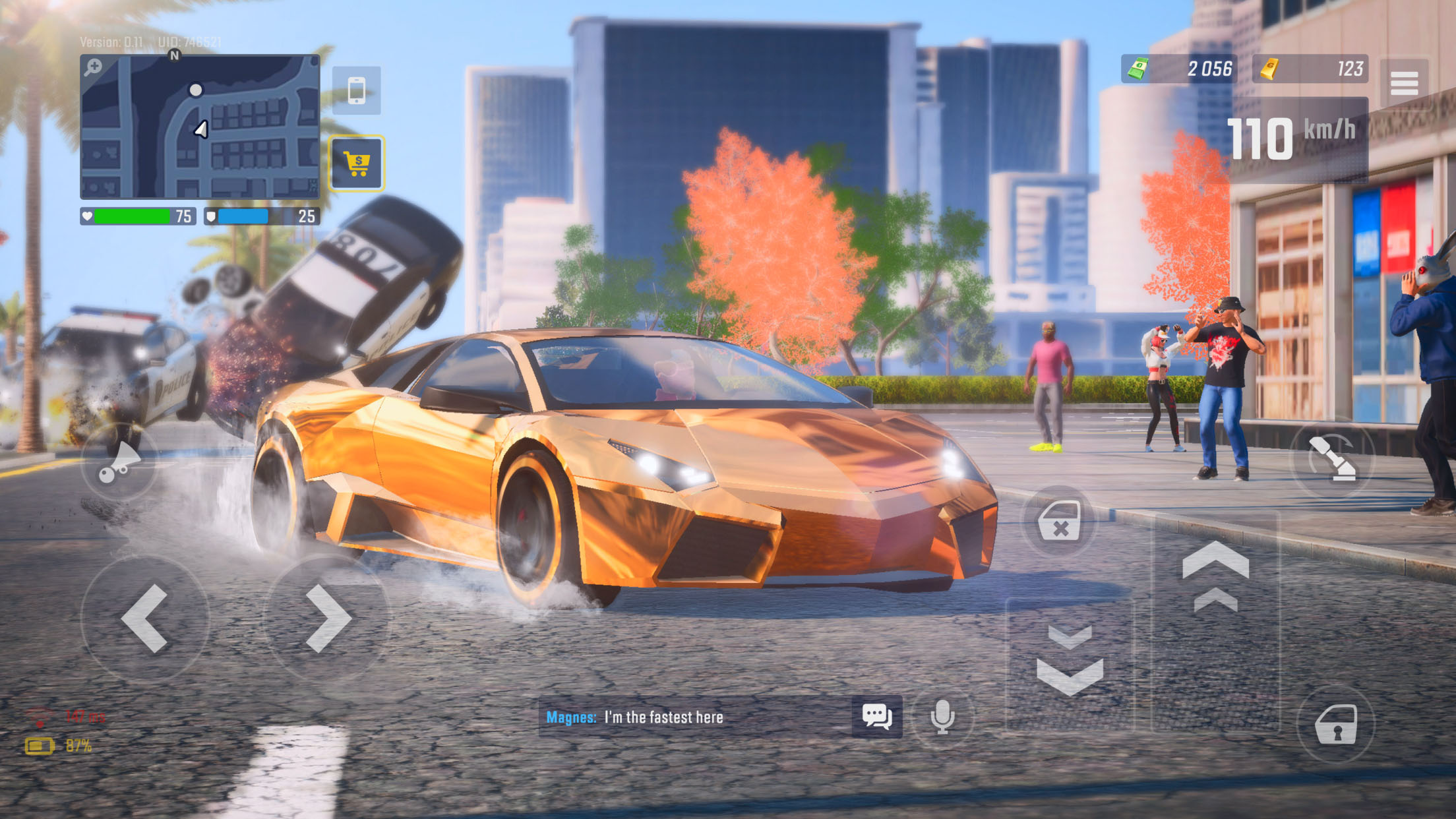Open the hamburger menu
The height and width of the screenshot is (819, 1456).
(x=1404, y=84)
